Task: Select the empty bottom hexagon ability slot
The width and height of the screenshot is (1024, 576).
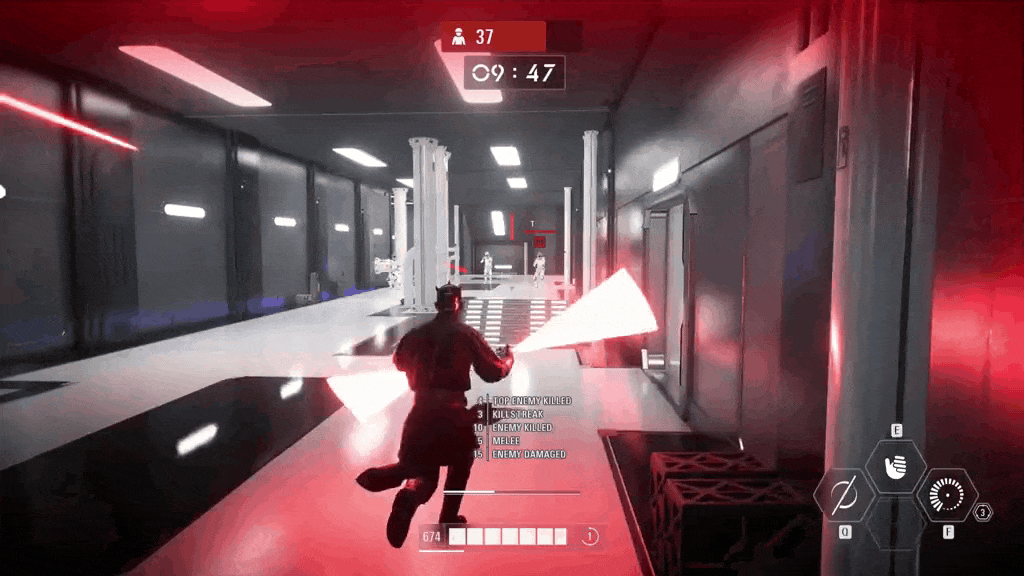Action: coord(895,523)
